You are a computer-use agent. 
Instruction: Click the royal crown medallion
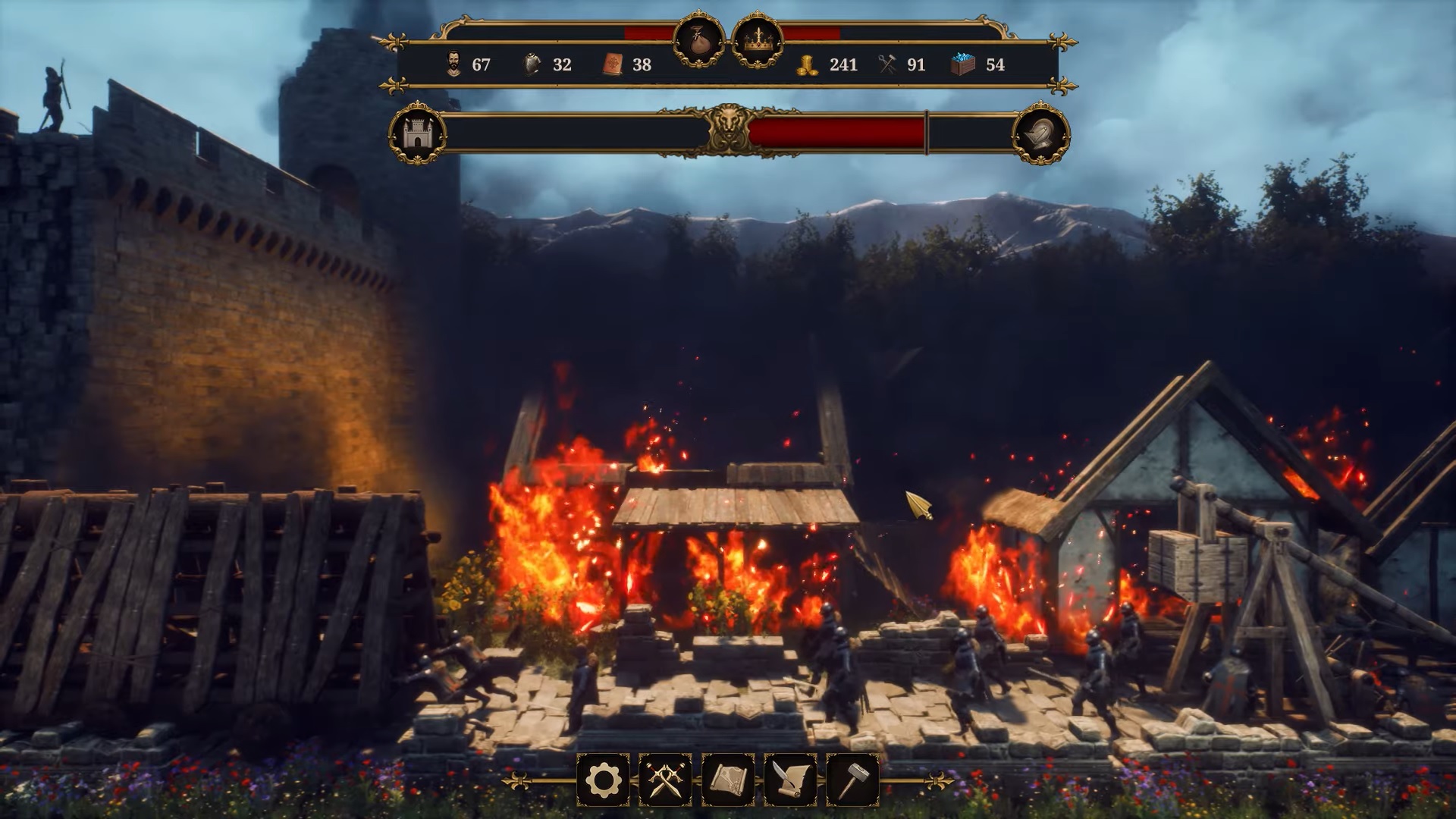(757, 40)
